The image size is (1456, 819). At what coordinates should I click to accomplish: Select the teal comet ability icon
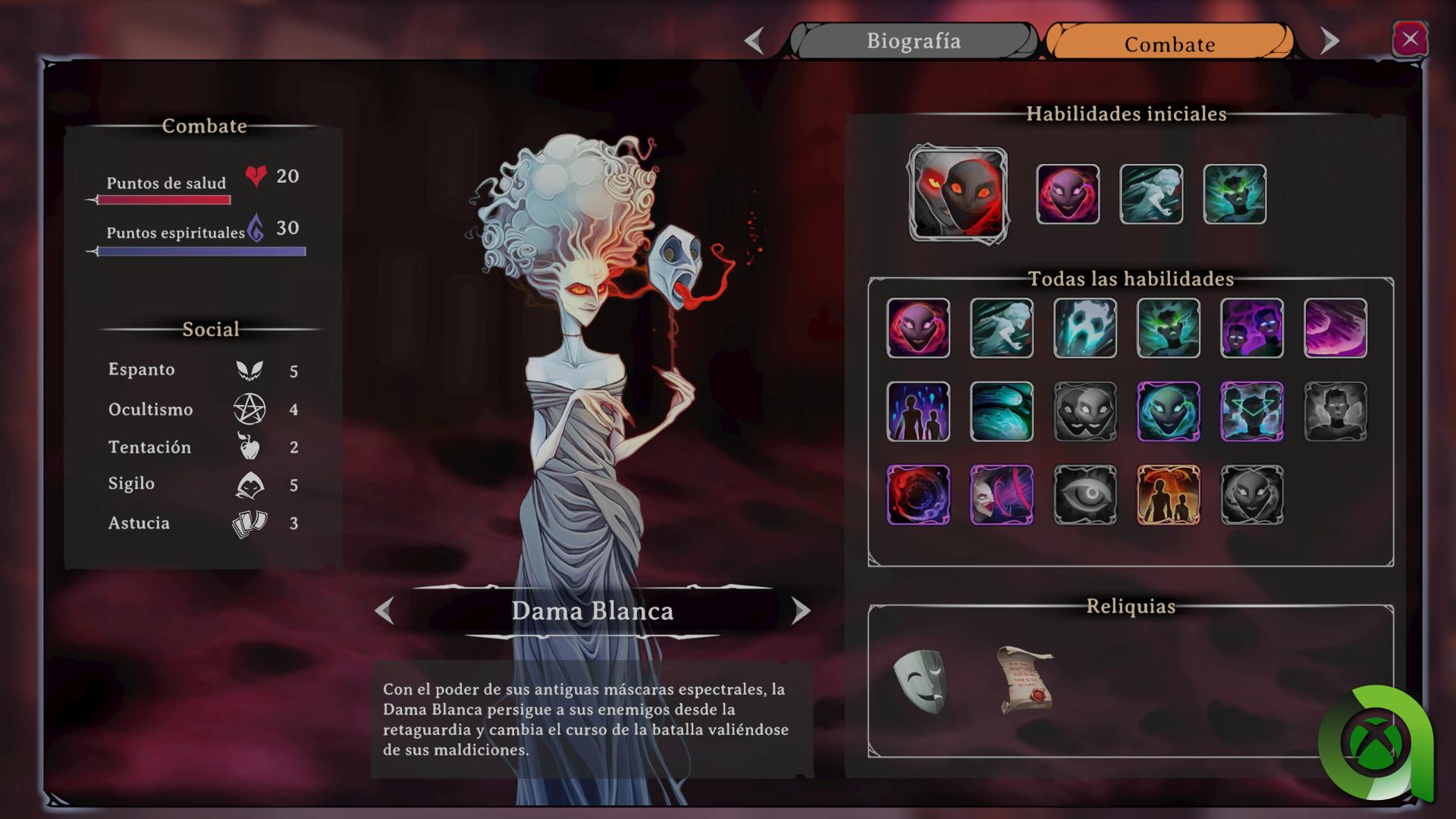(1001, 412)
